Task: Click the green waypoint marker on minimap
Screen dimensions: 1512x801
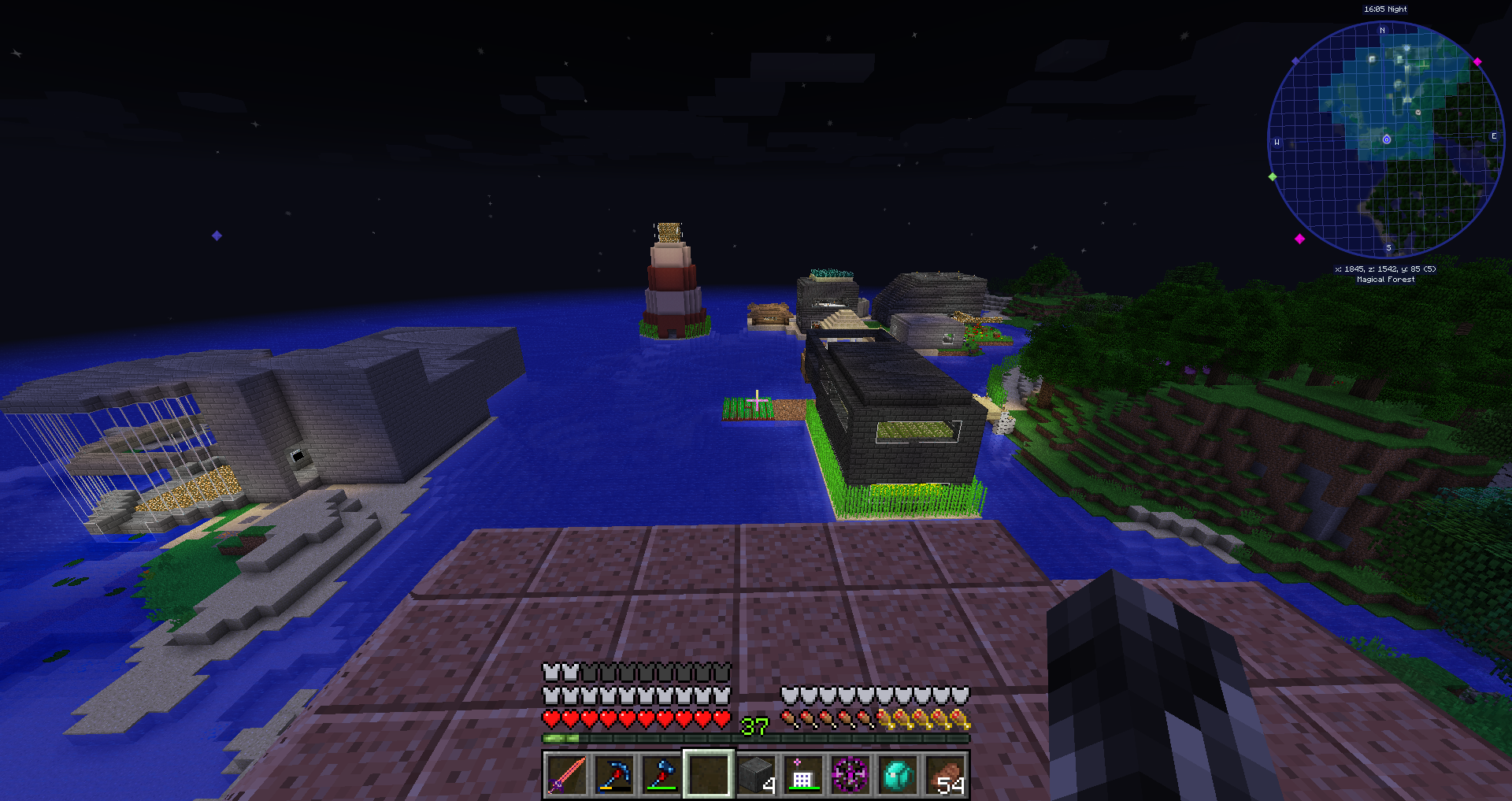Action: click(1273, 176)
